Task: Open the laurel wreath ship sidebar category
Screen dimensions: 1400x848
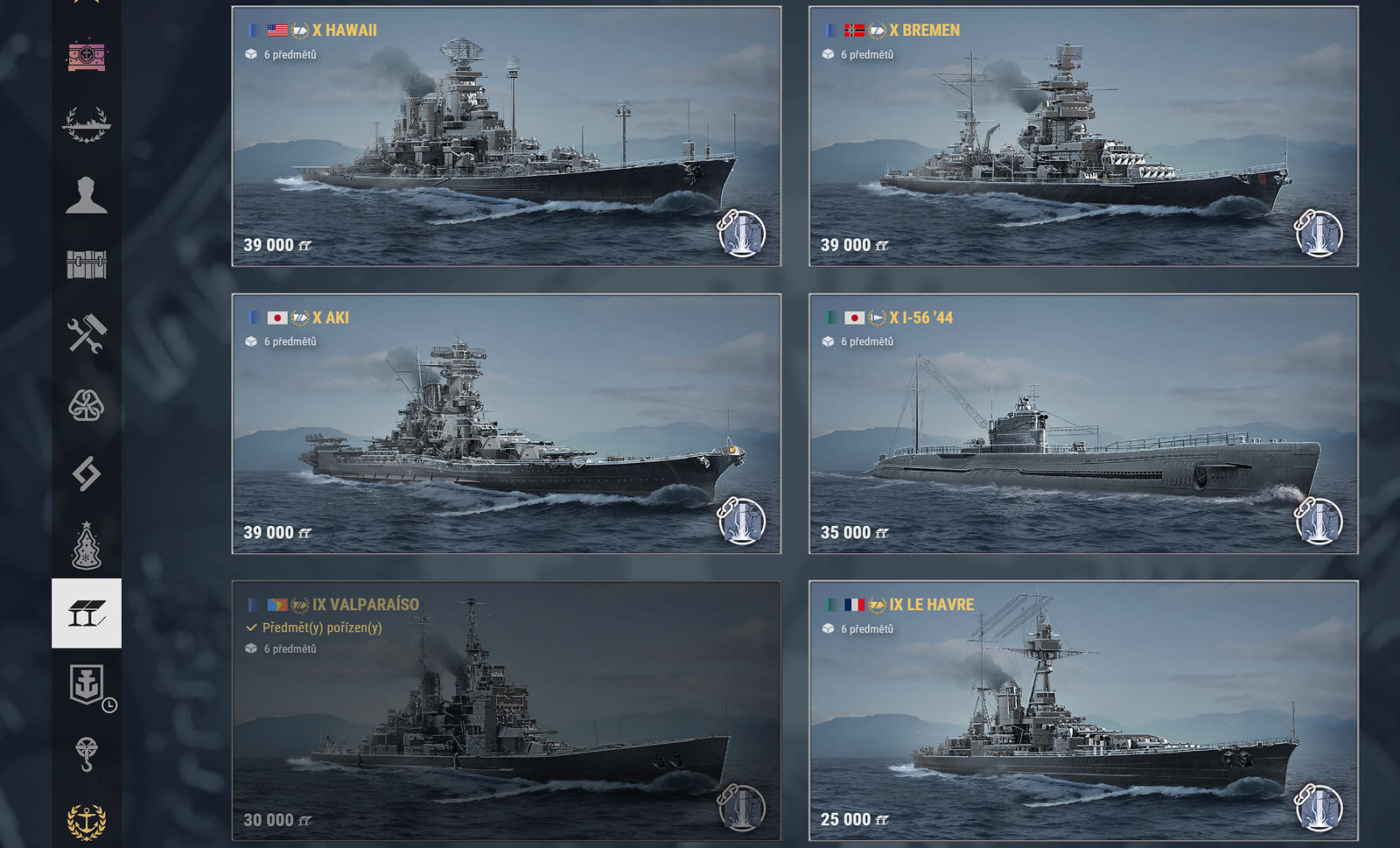Action: click(x=87, y=124)
